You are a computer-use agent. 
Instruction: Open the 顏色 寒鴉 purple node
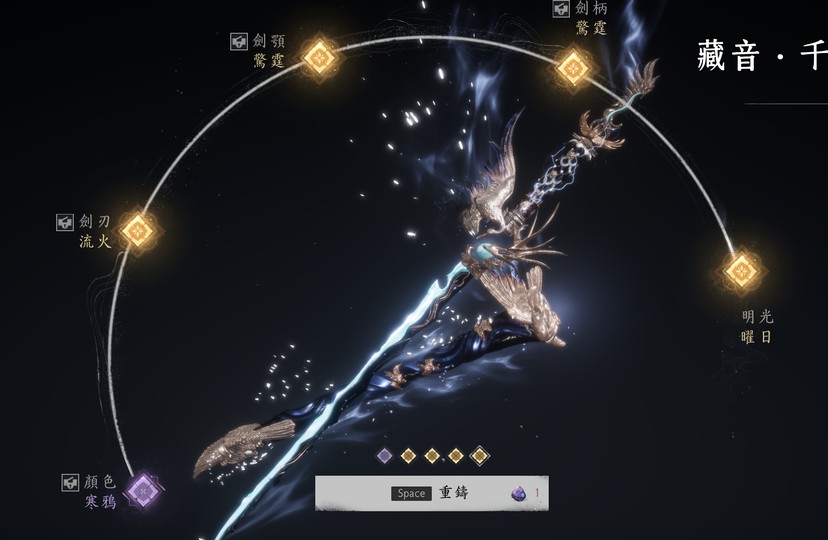(x=143, y=491)
